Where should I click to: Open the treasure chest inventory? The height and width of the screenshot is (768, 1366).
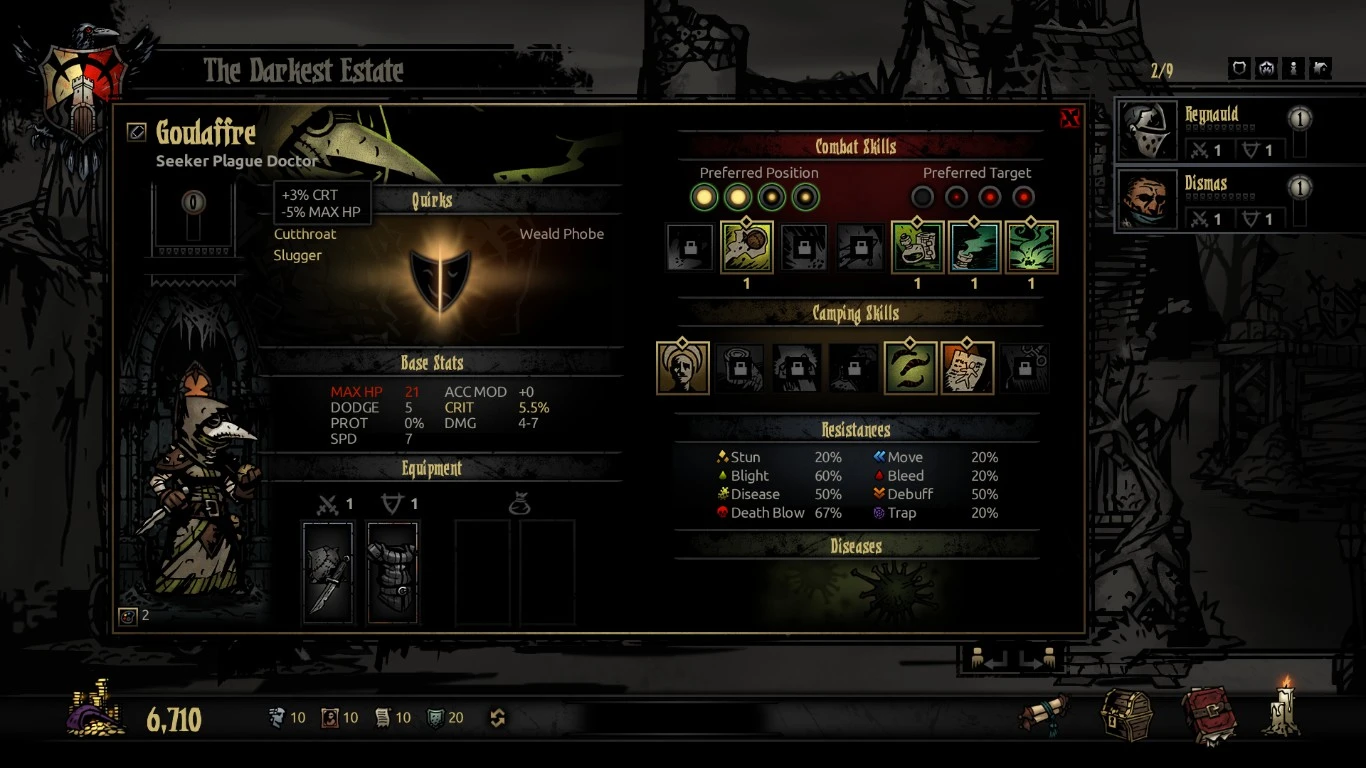(x=1126, y=714)
